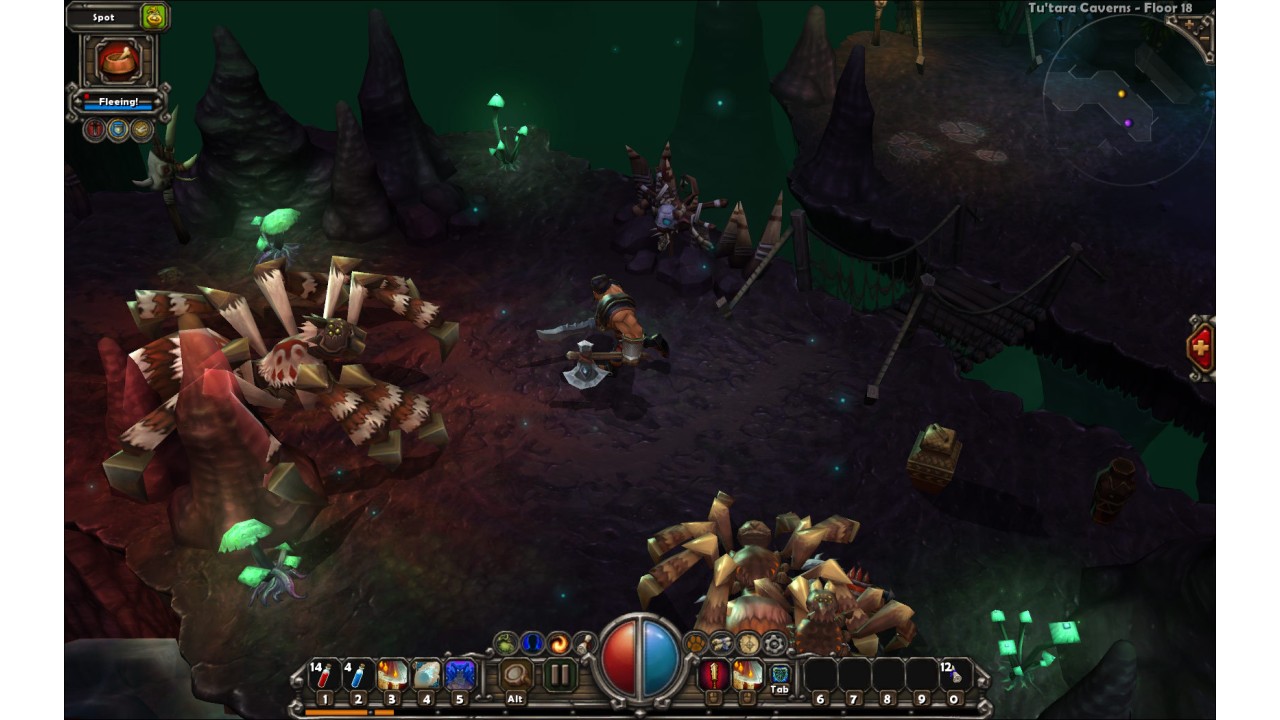Open the gear options menu icon
The height and width of the screenshot is (720, 1280).
pos(773,643)
